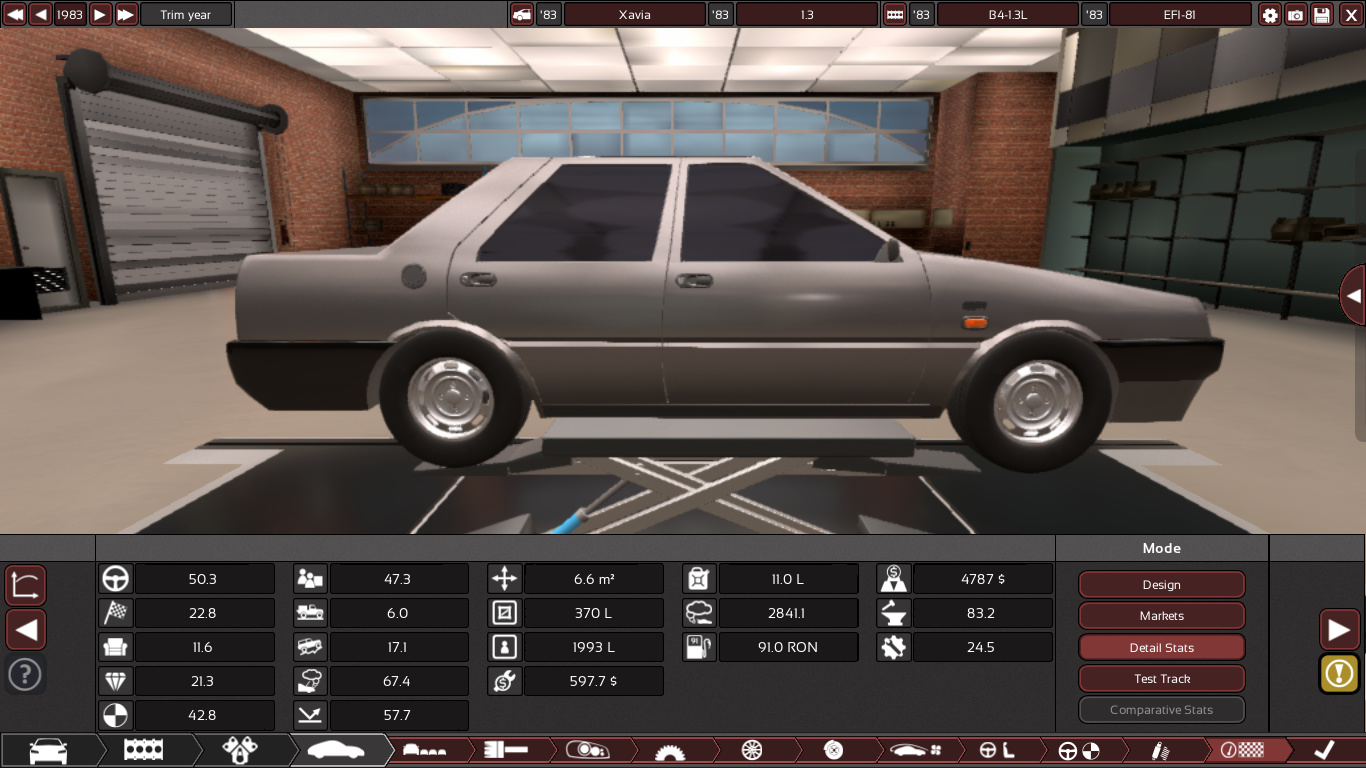Finish with the checkmark tab
This screenshot has height=768, width=1366.
pos(1324,750)
